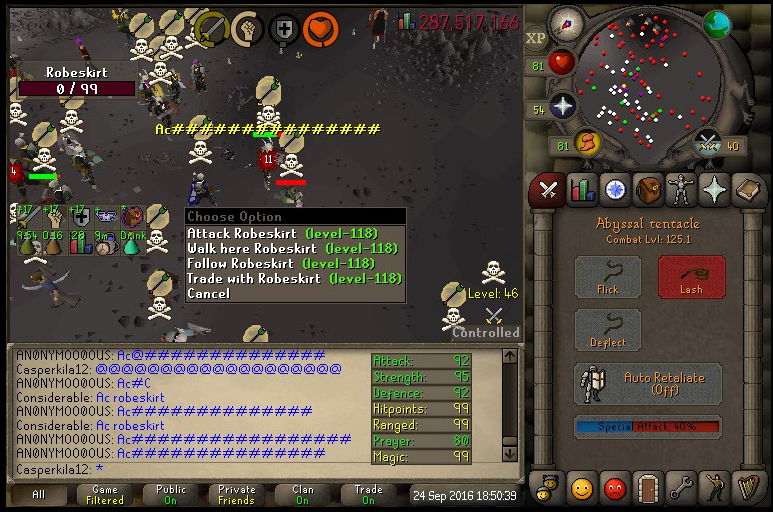This screenshot has height=512, width=773.
Task: Open the Skills stats tab
Action: coord(582,189)
